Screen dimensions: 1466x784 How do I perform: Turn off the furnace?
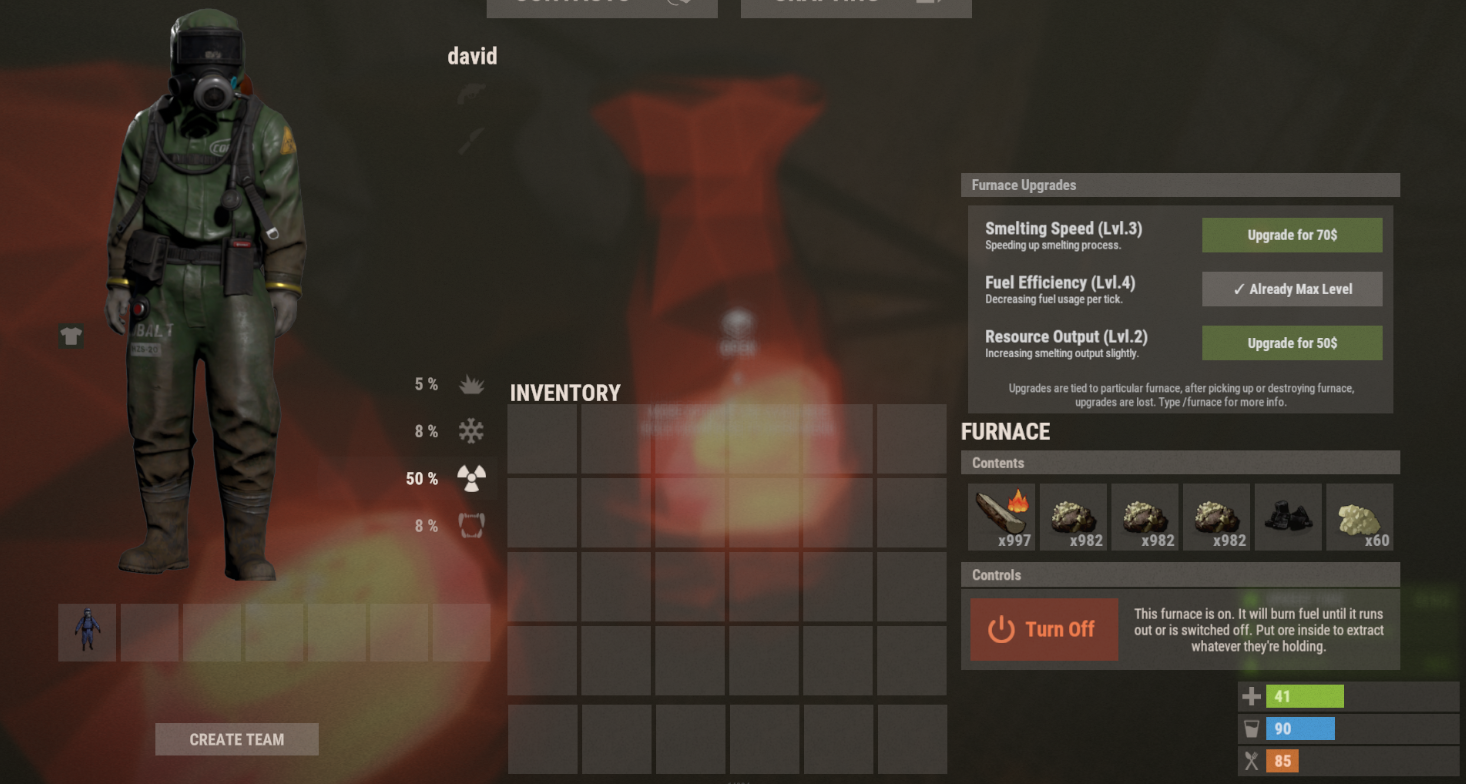(x=1044, y=629)
